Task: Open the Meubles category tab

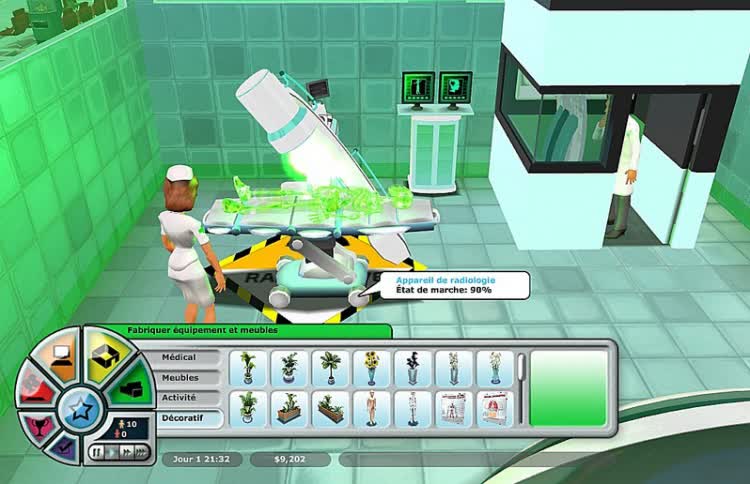Action: click(180, 378)
